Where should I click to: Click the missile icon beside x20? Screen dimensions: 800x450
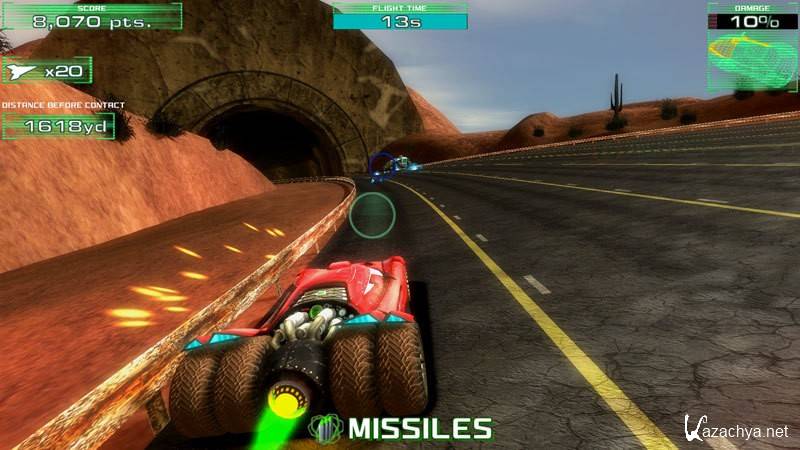pos(22,71)
